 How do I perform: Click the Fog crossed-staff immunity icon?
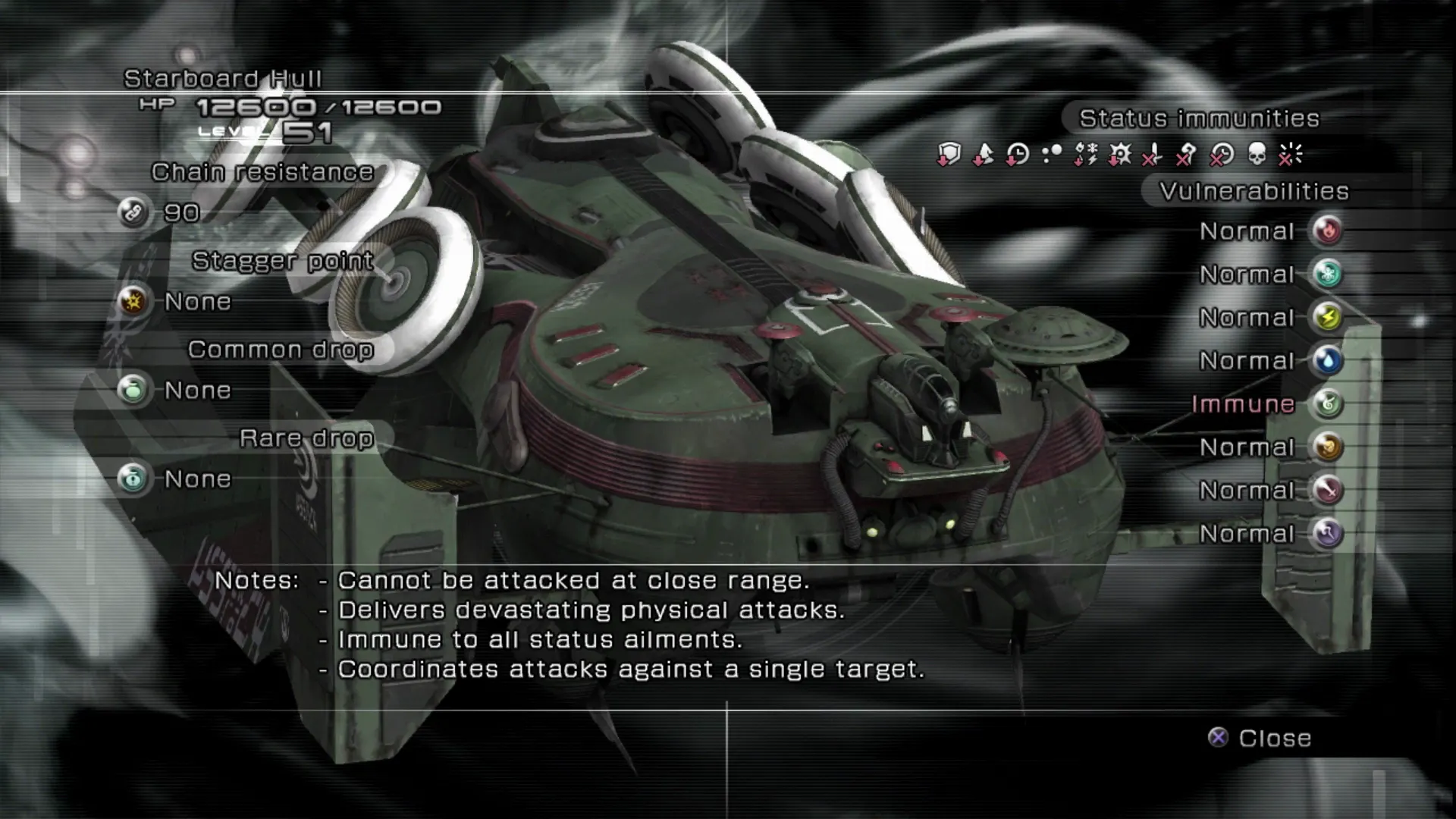1187,155
